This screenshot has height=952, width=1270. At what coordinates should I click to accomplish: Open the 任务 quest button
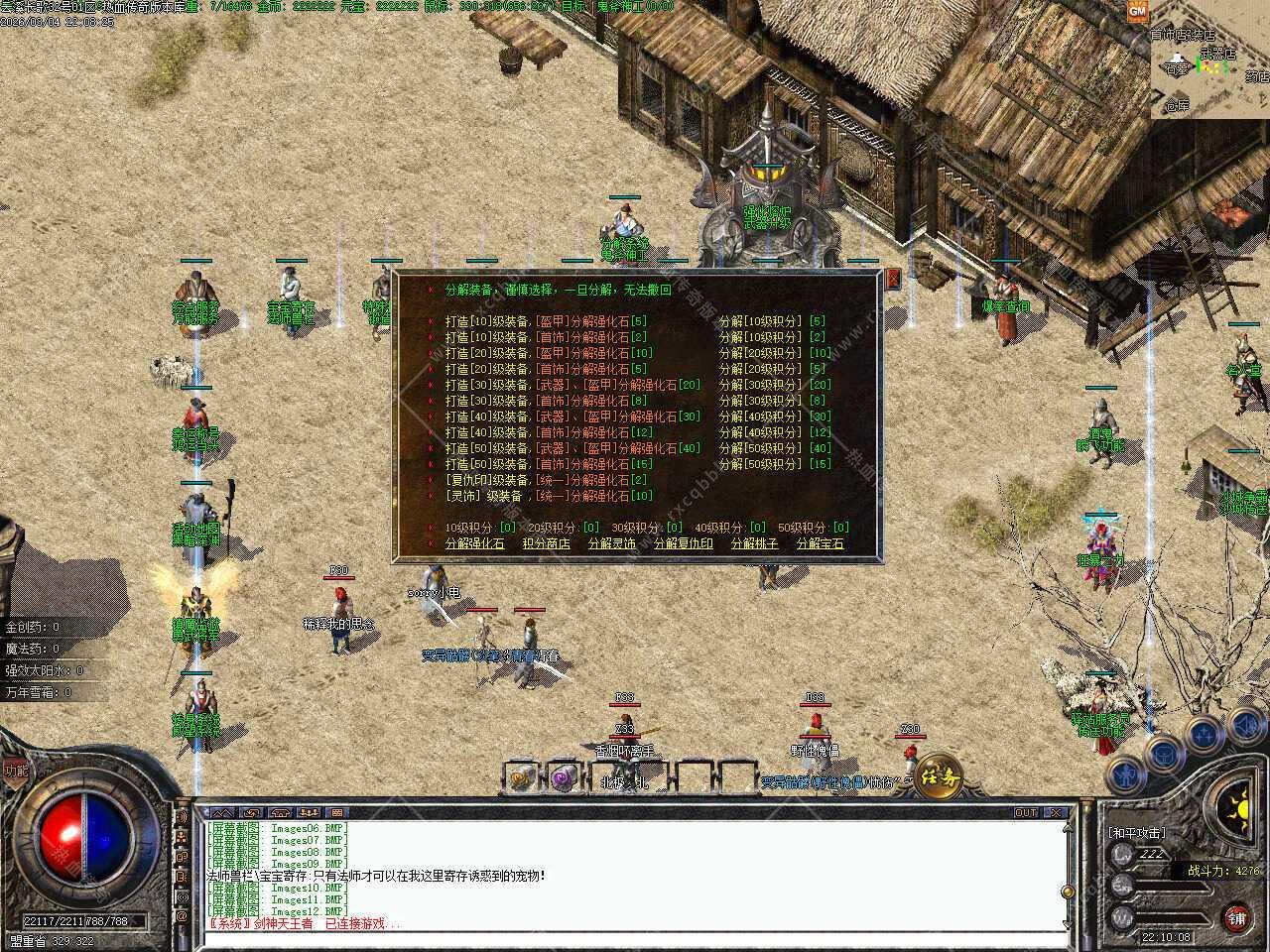click(938, 775)
